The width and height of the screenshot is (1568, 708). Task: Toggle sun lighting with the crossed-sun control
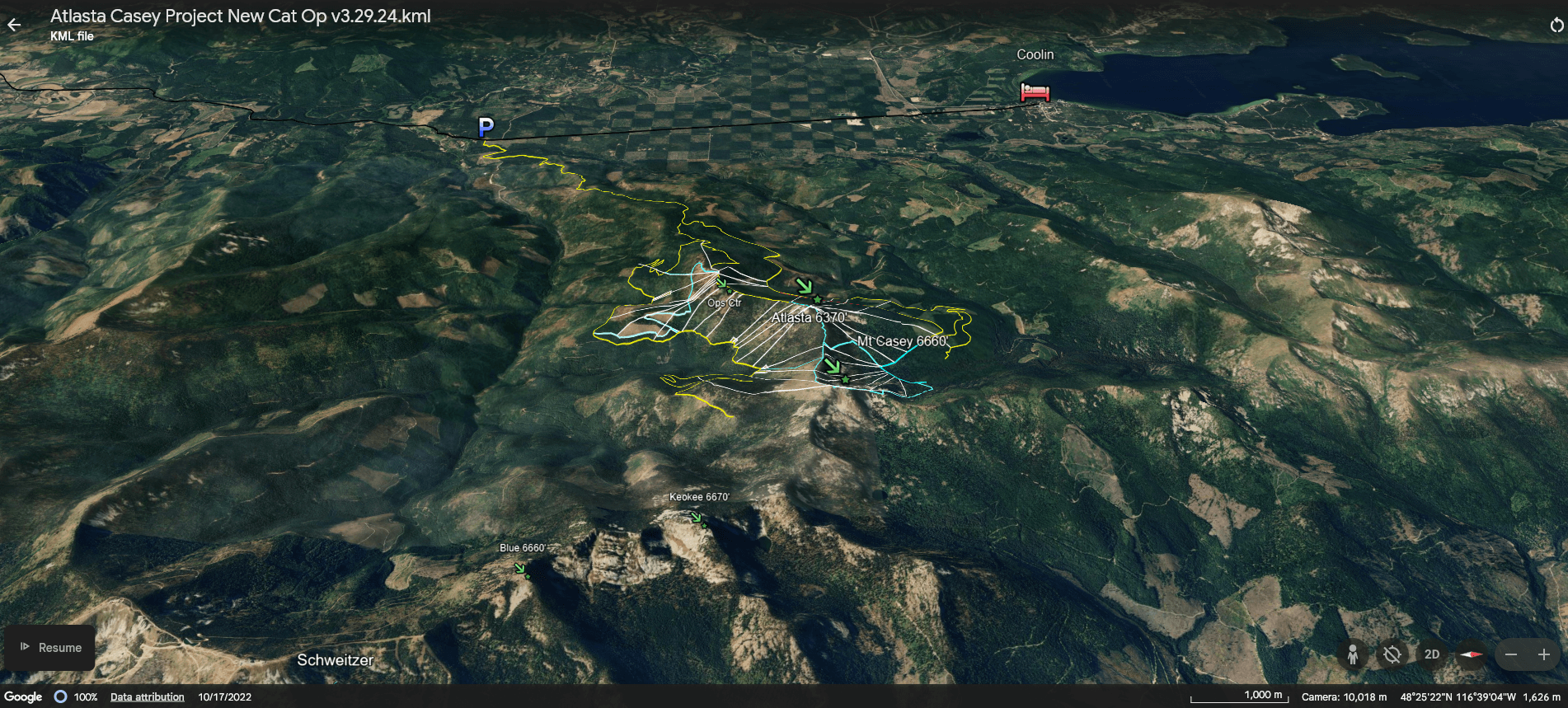[1392, 654]
